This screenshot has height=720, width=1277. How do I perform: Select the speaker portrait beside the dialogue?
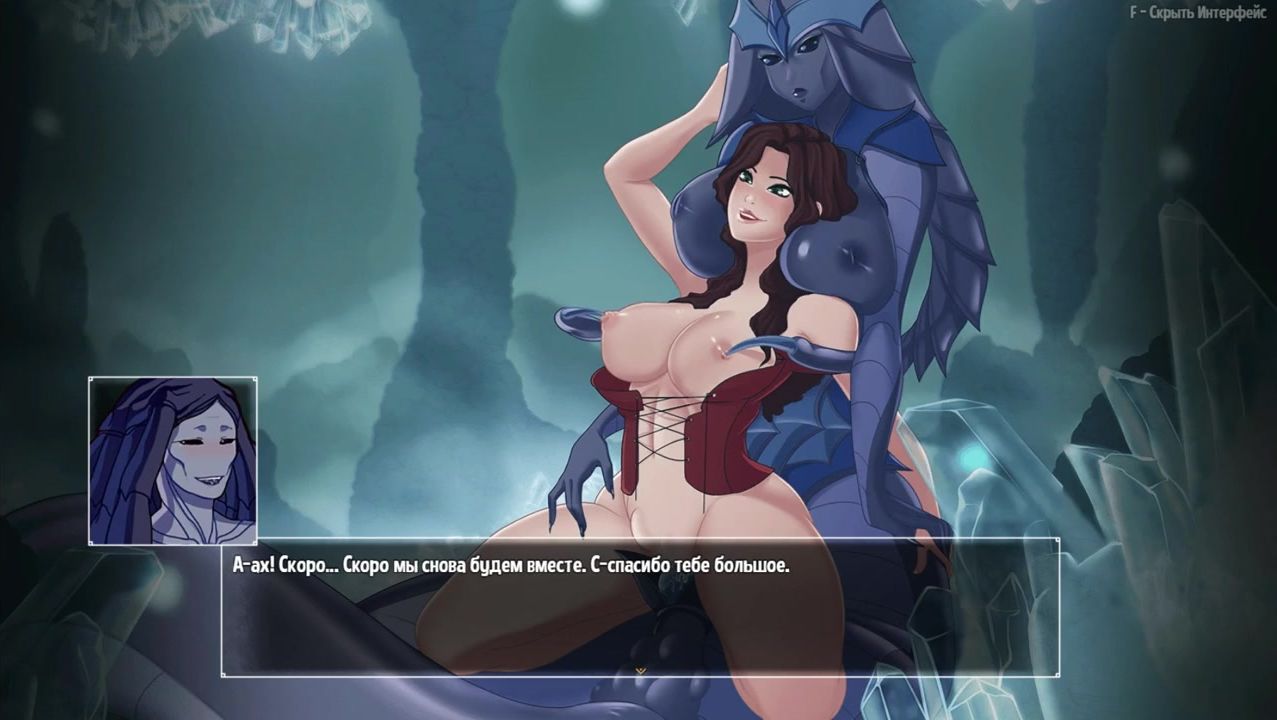click(x=173, y=460)
